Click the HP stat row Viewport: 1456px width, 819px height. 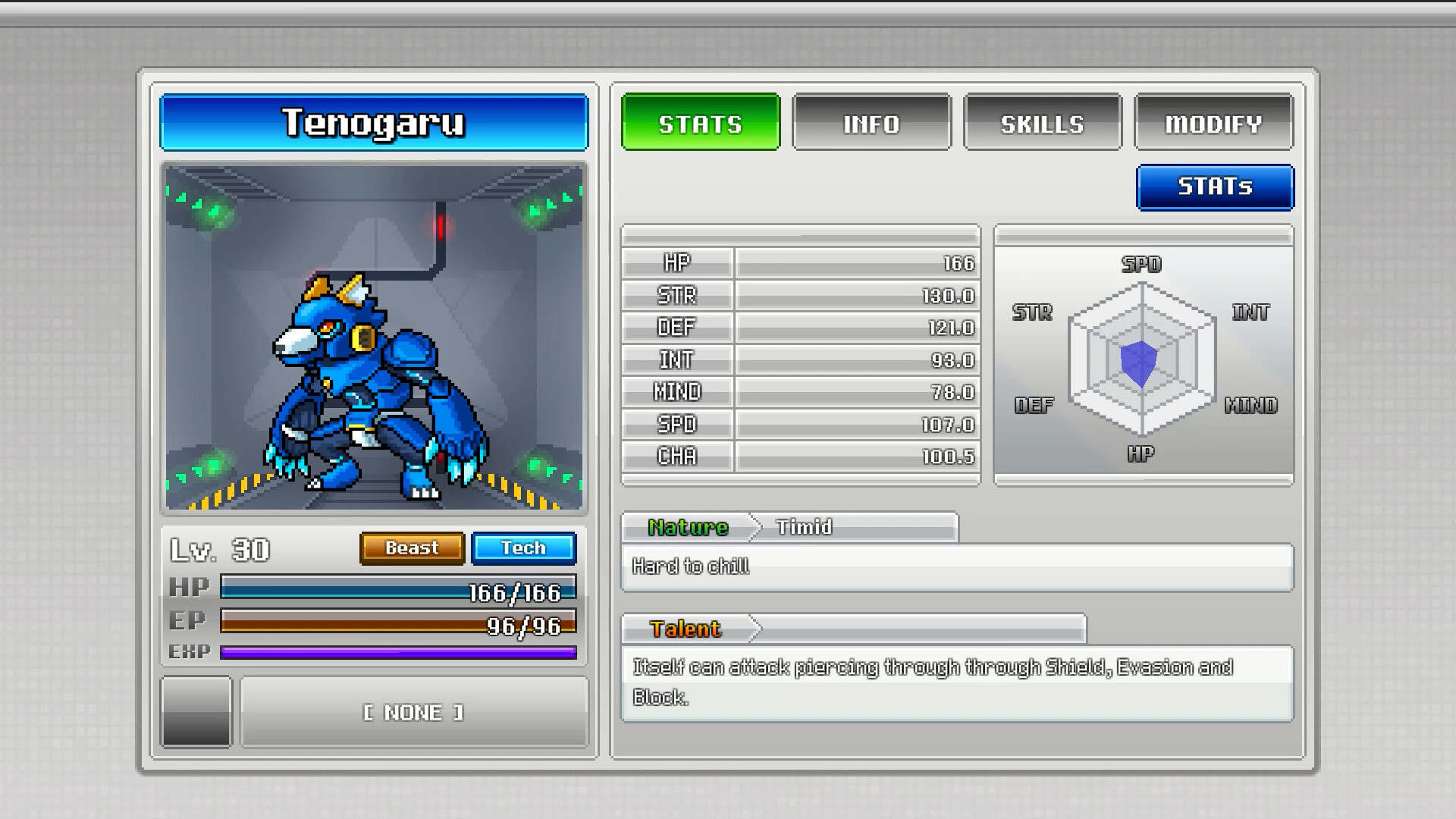click(x=800, y=263)
